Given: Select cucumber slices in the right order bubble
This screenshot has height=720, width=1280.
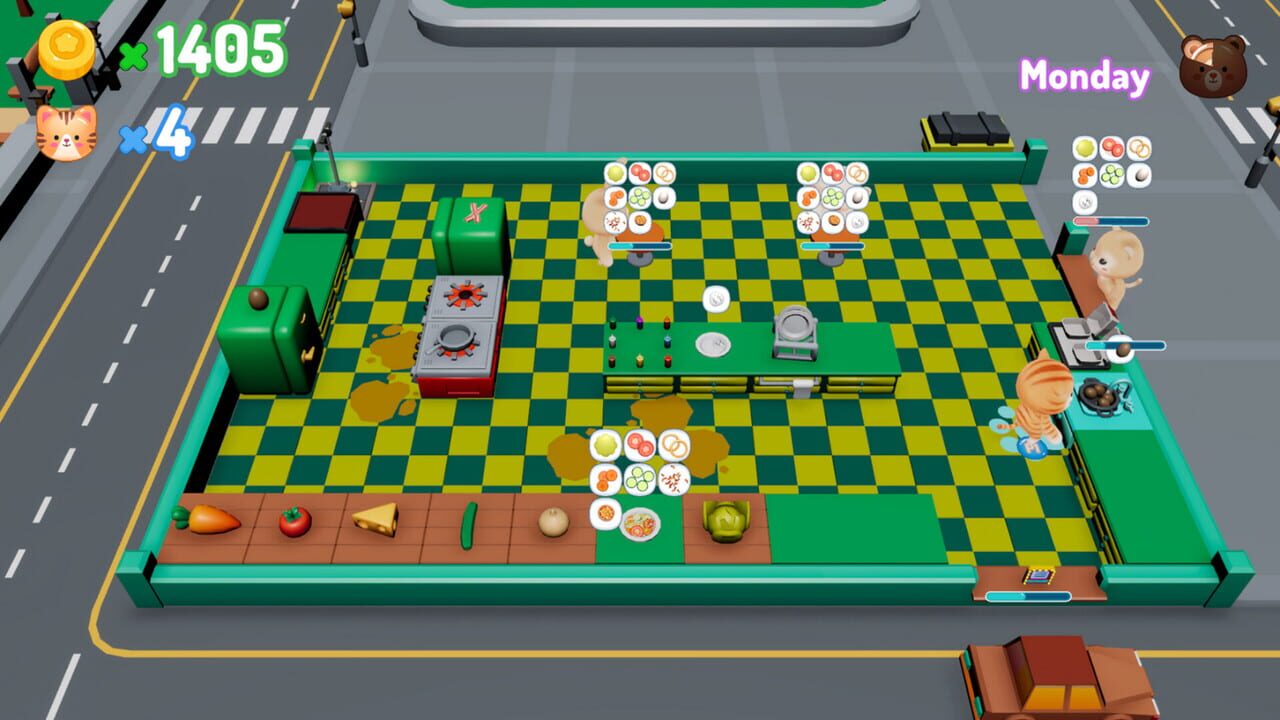Looking at the screenshot, I should (832, 197).
